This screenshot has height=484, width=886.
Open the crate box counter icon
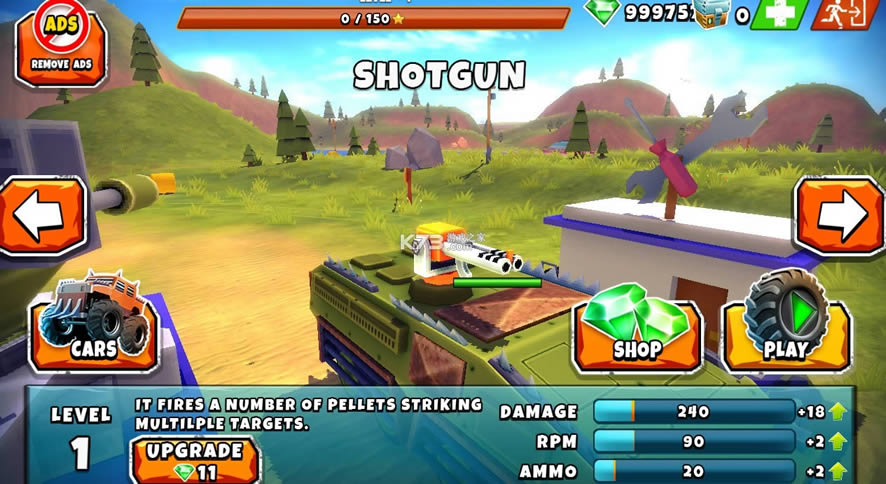(714, 13)
